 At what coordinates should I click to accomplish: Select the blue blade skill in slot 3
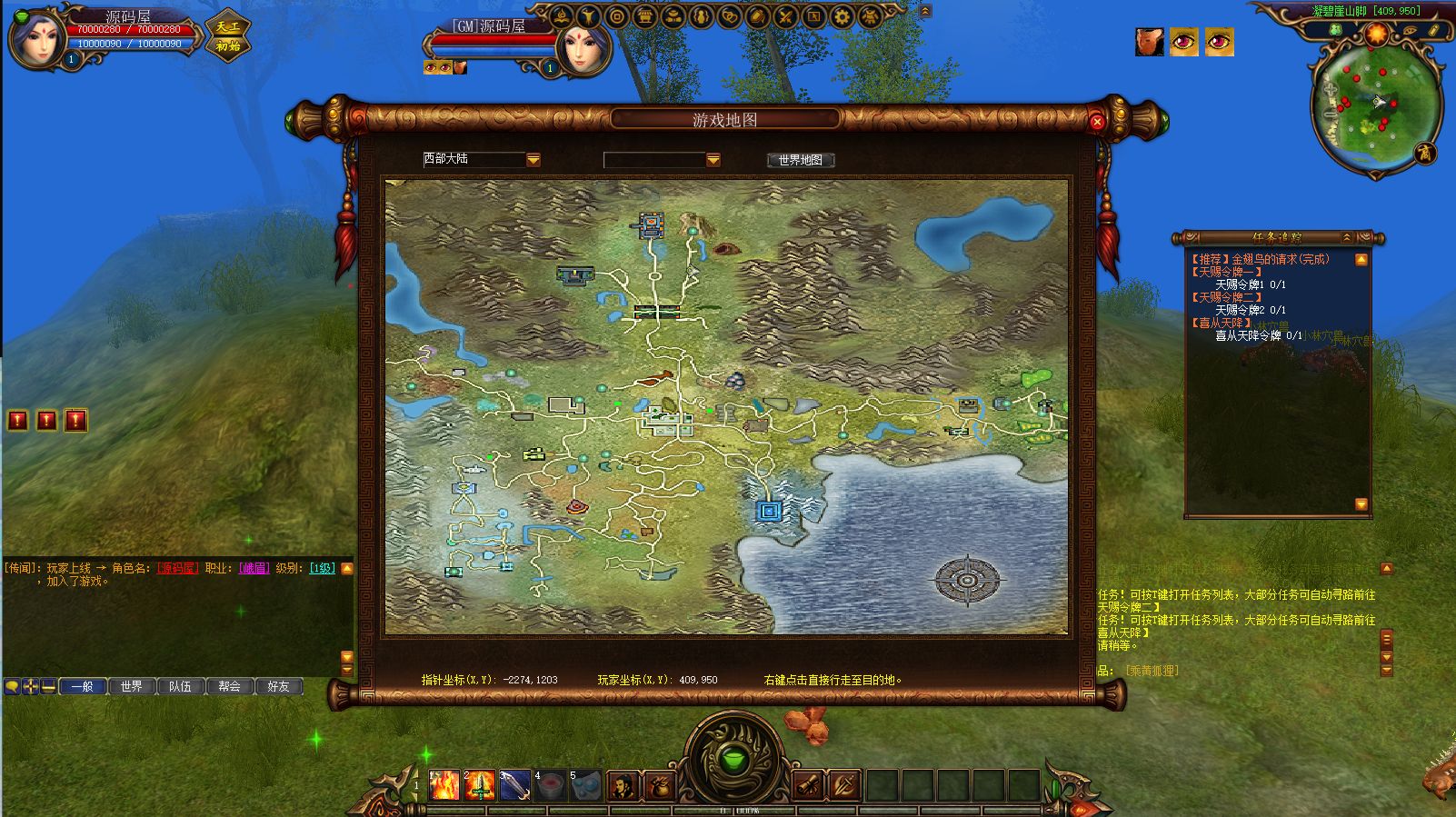[514, 784]
